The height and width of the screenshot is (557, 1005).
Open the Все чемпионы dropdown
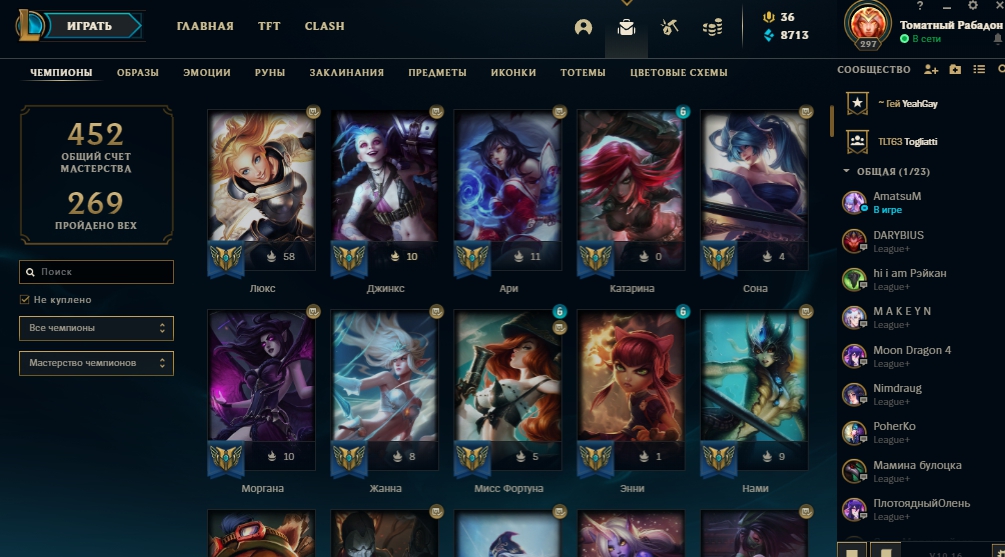[x=97, y=328]
